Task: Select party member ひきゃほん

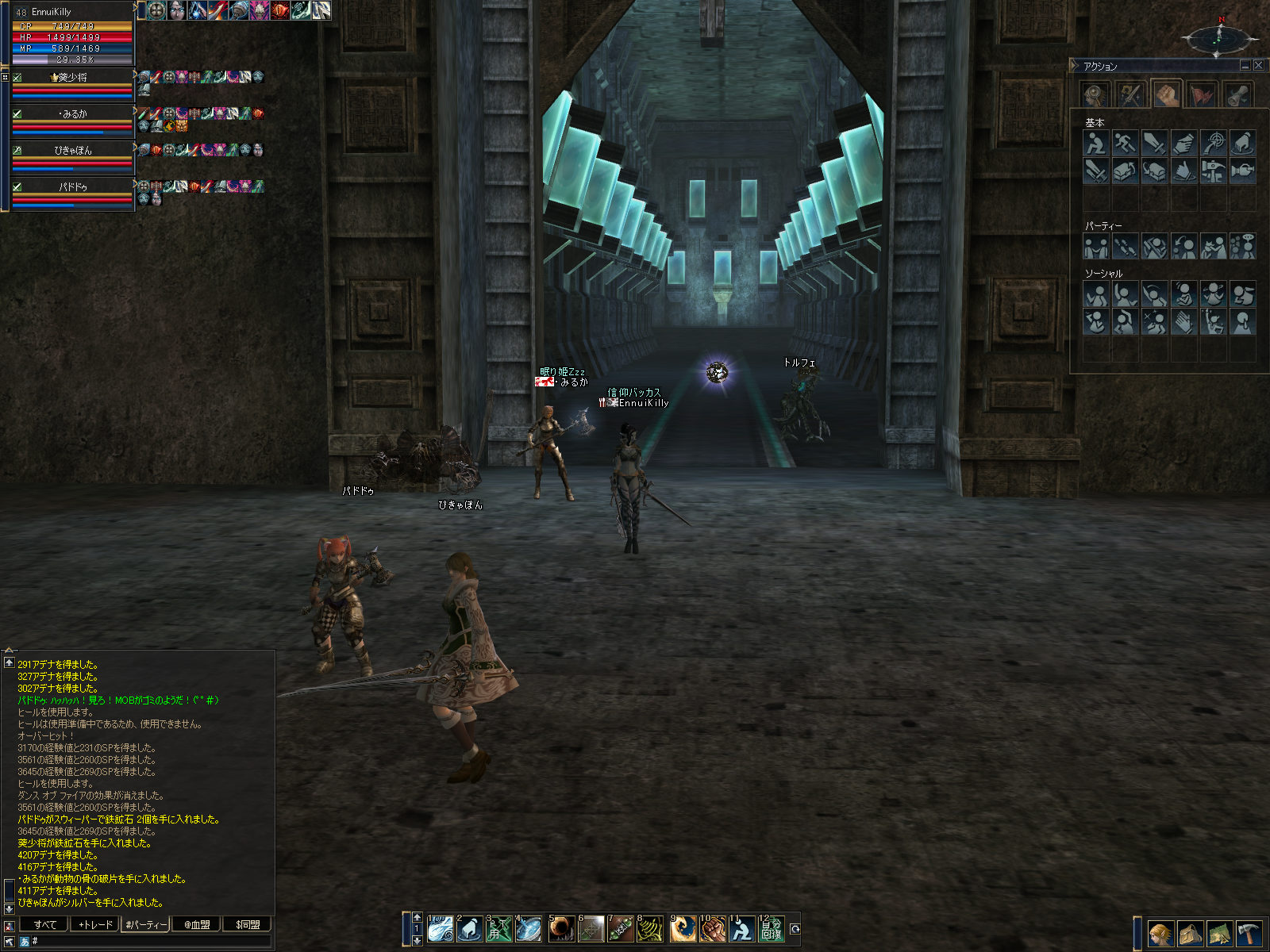Action: (x=72, y=151)
